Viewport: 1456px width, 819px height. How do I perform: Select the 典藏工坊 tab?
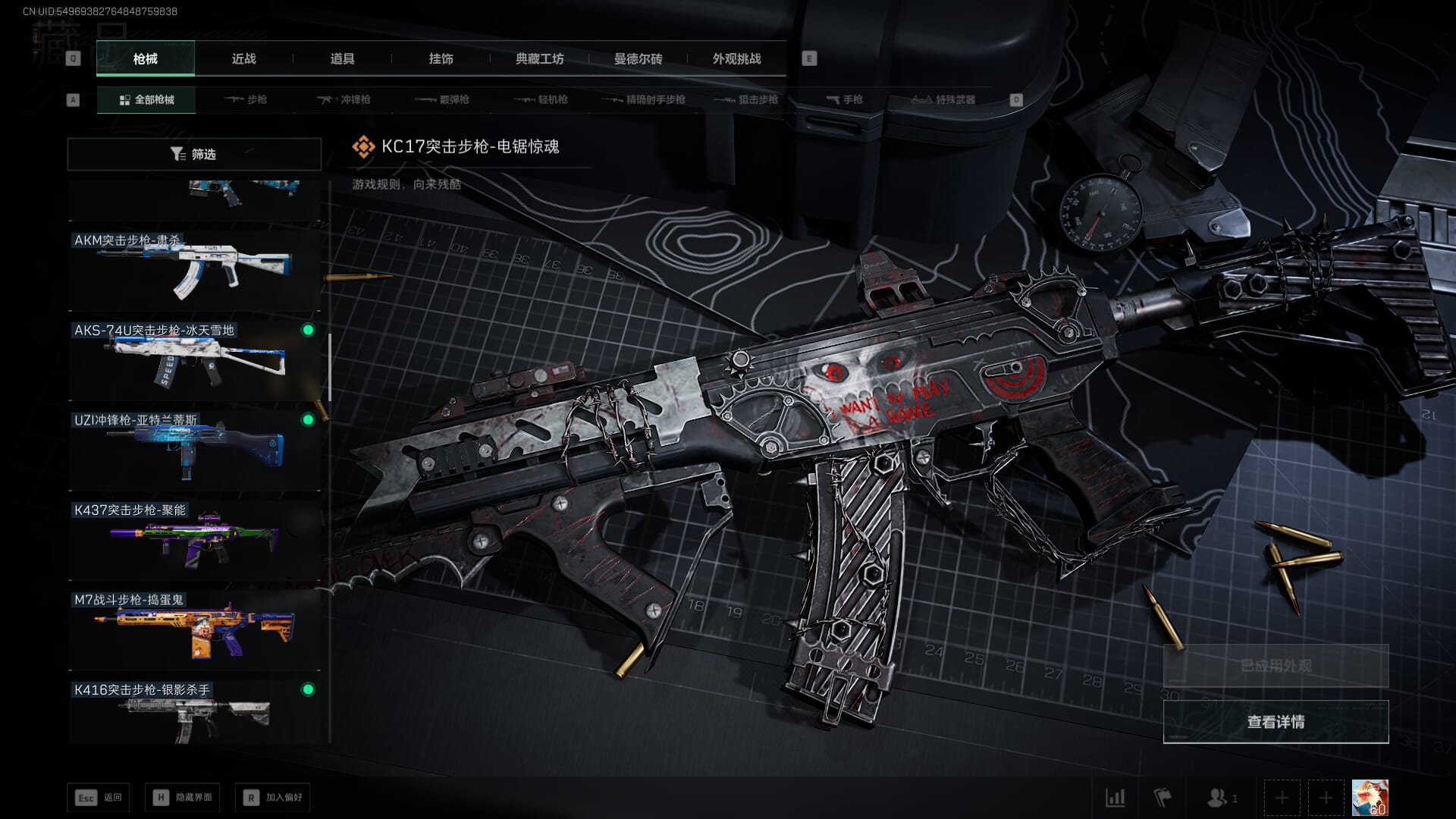[539, 58]
